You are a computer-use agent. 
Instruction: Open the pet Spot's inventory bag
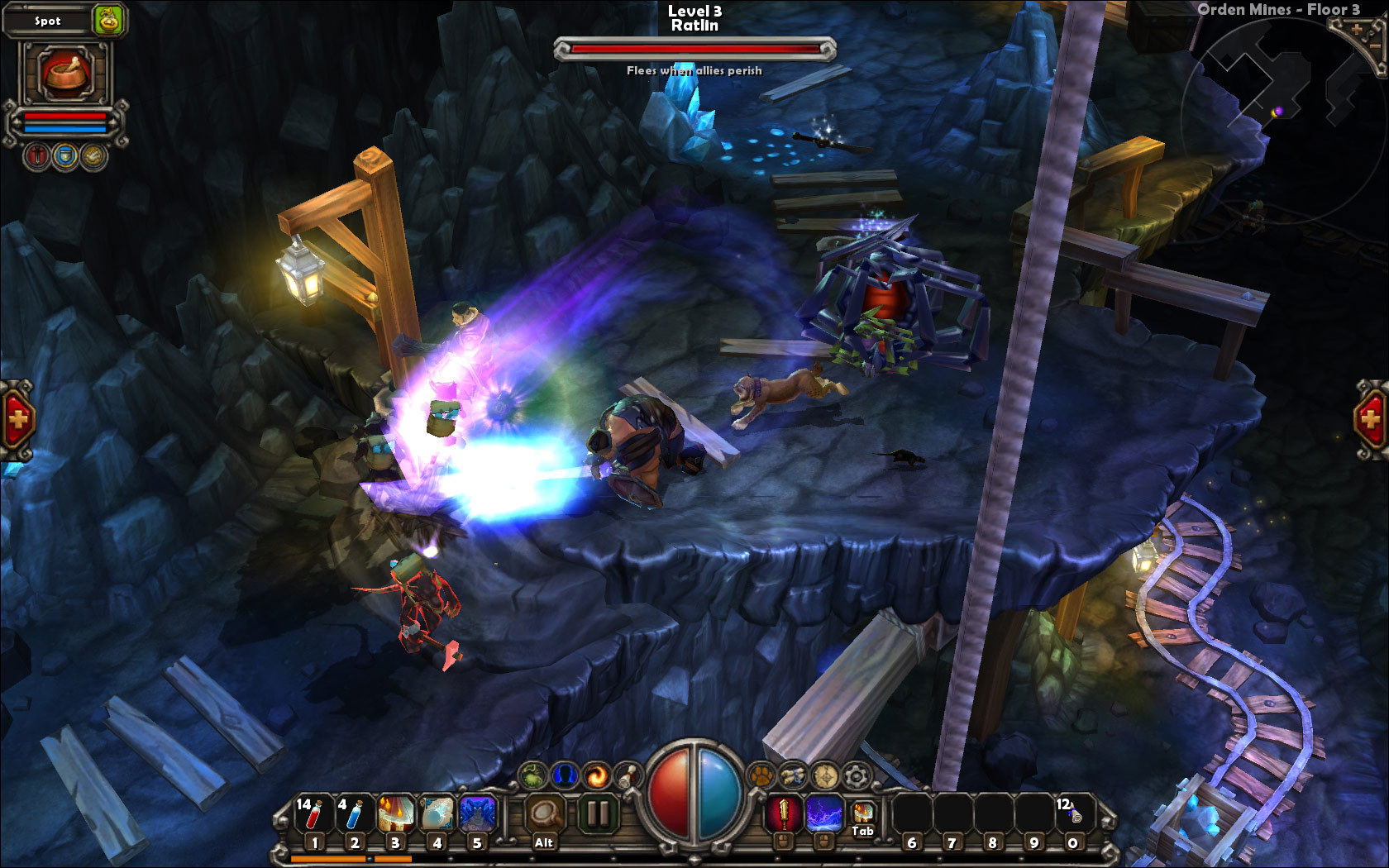click(x=108, y=21)
